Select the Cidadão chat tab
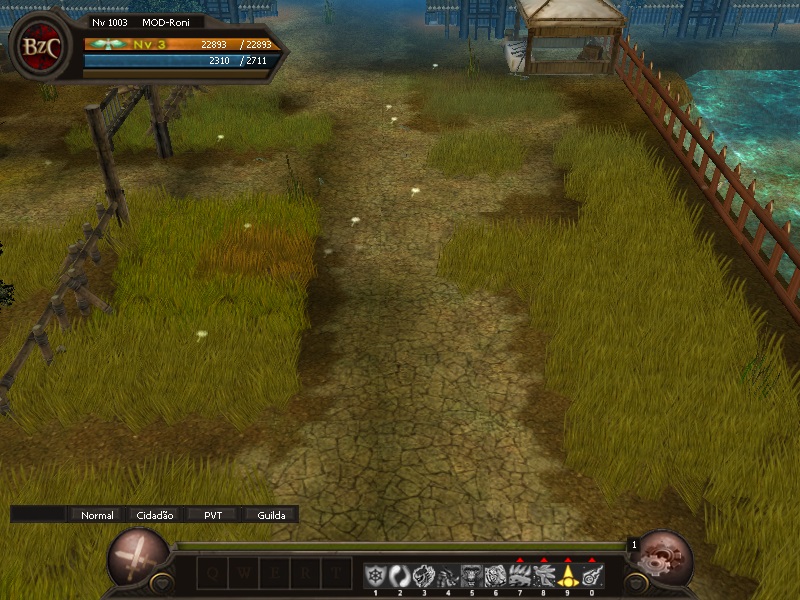 (154, 515)
